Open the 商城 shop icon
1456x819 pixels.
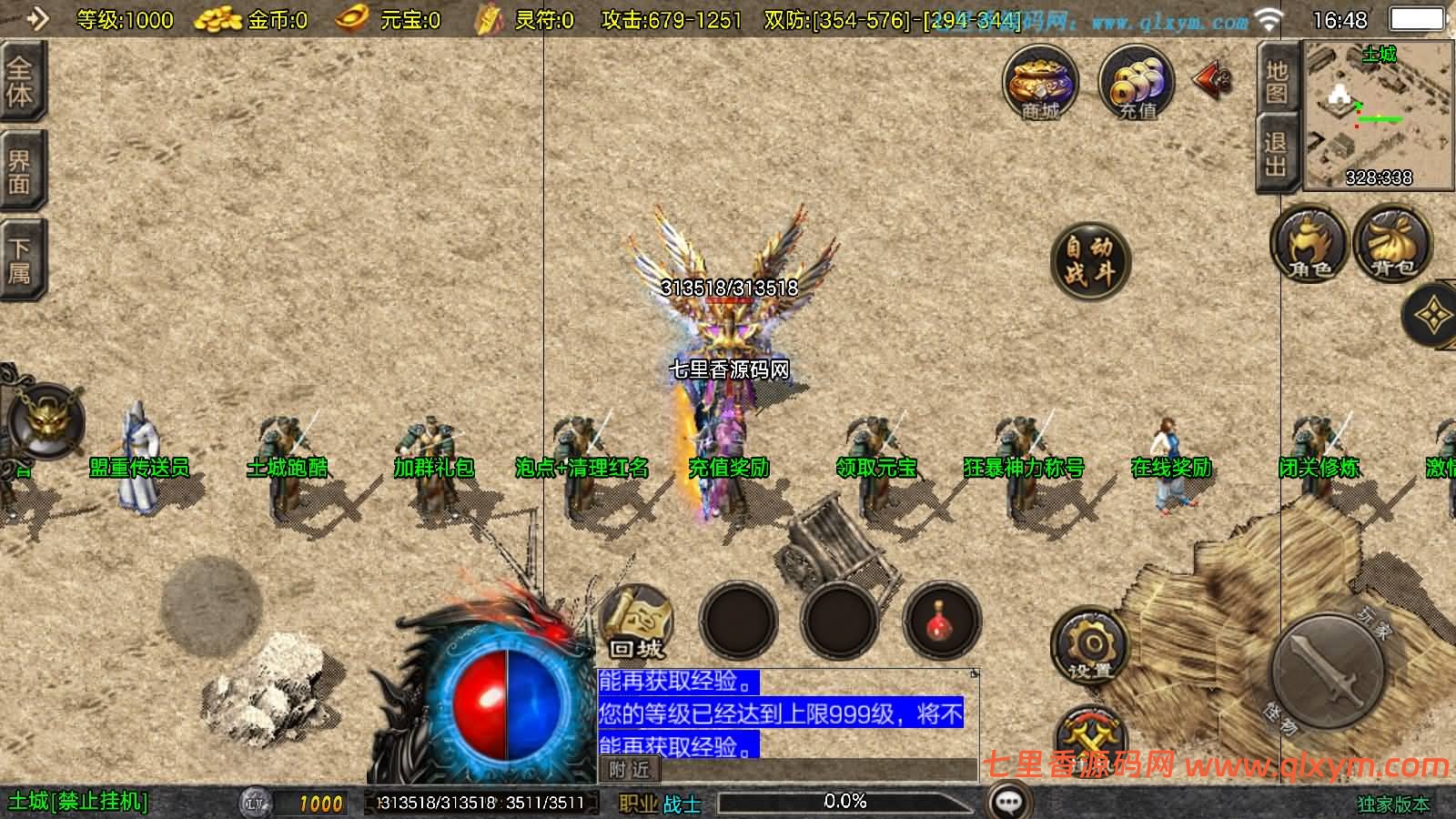tap(1040, 84)
